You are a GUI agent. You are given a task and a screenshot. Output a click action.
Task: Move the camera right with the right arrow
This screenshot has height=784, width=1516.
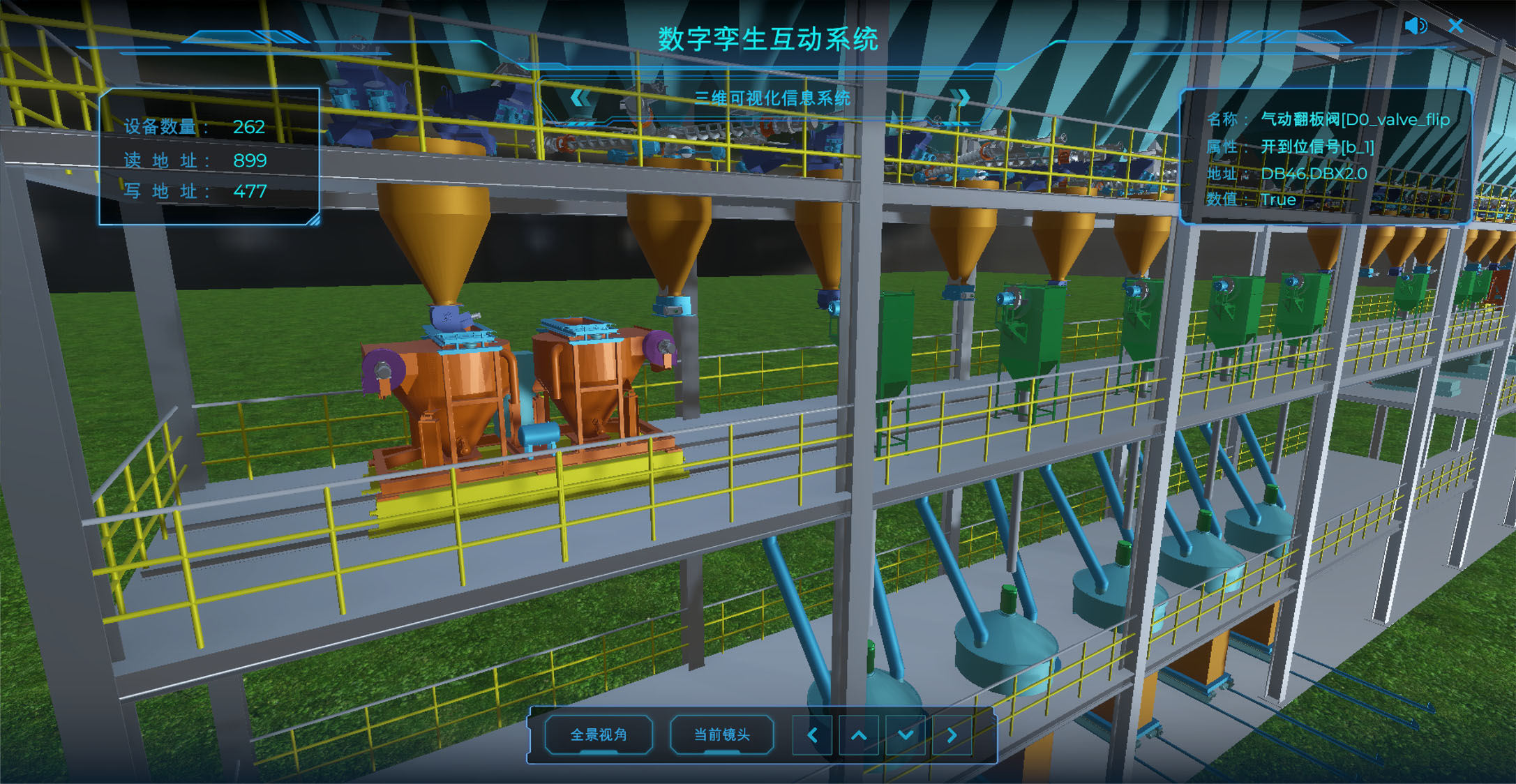click(x=952, y=735)
